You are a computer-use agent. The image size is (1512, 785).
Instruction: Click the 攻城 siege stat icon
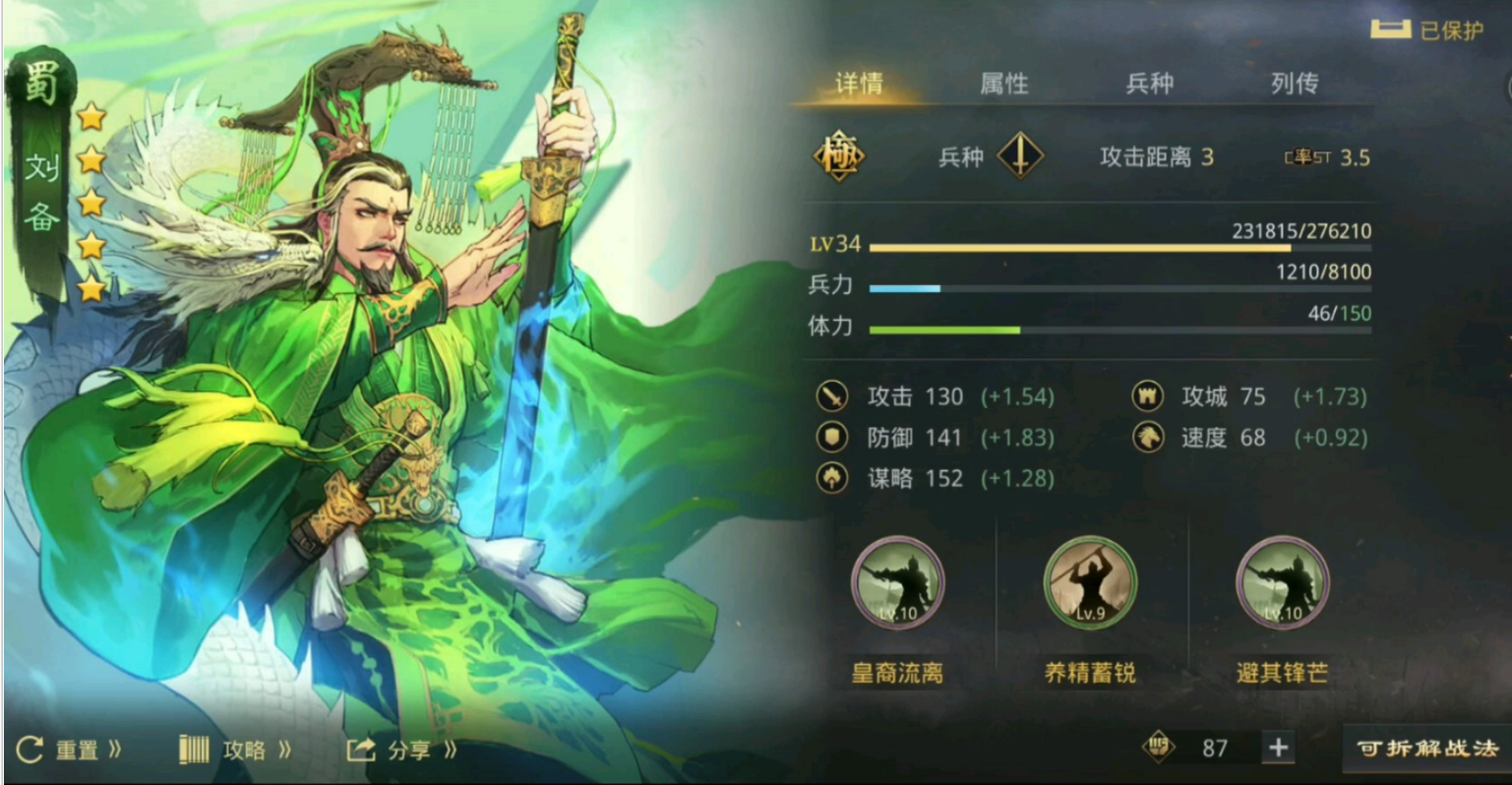[x=1149, y=396]
